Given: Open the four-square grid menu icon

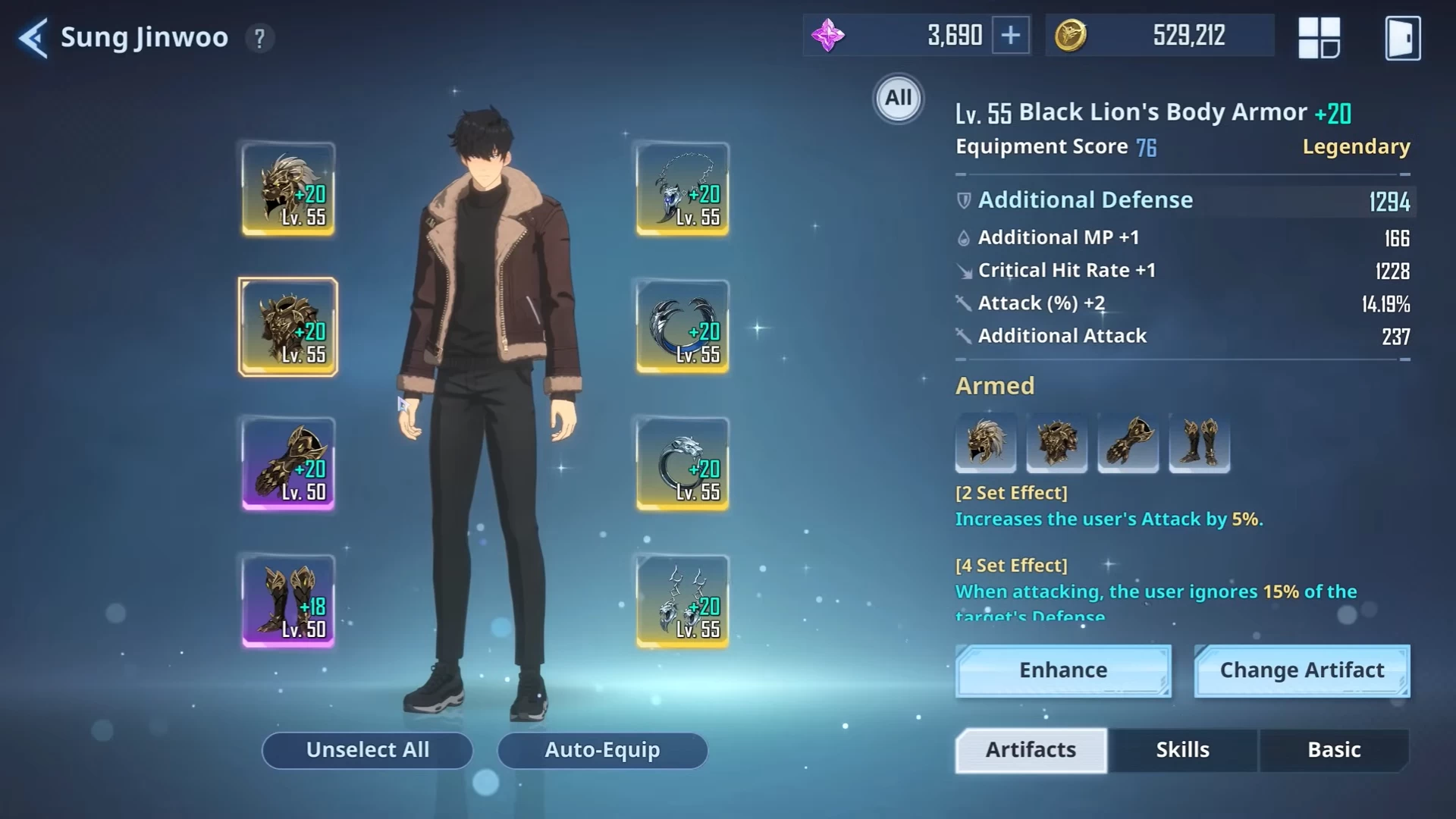Looking at the screenshot, I should 1319,38.
